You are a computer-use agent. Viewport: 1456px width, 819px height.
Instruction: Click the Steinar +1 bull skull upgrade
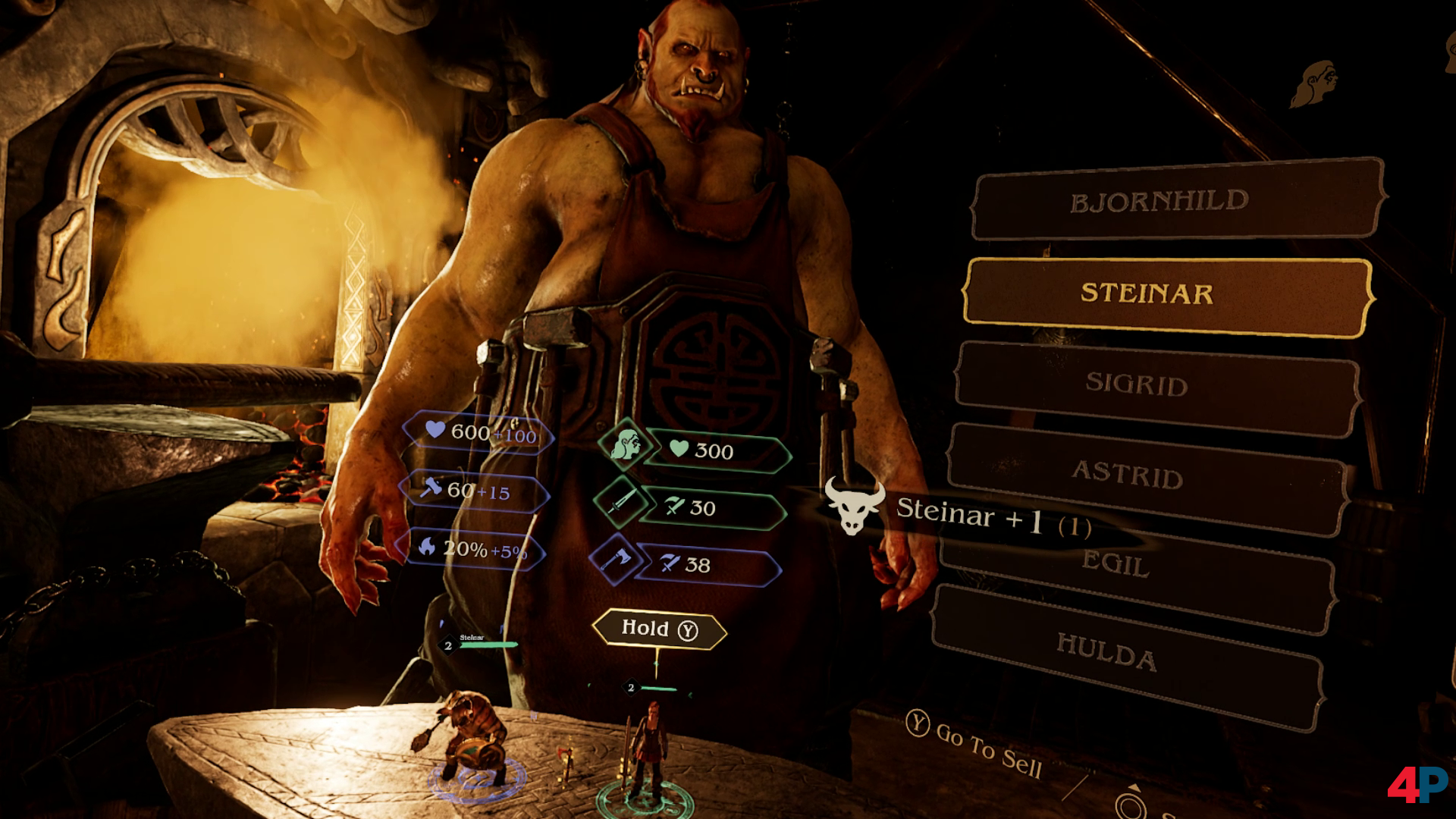855,507
